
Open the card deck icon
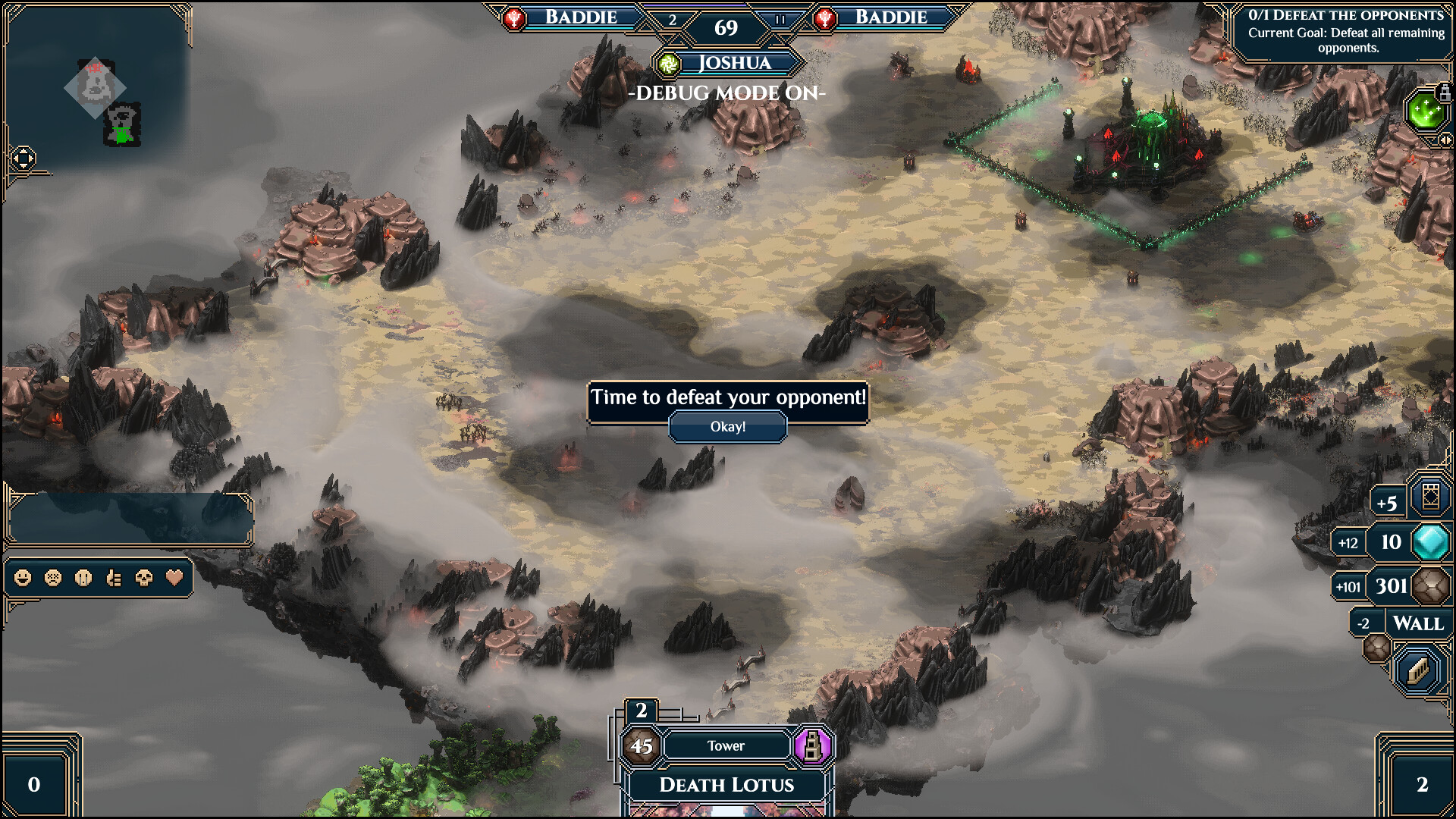point(1430,498)
